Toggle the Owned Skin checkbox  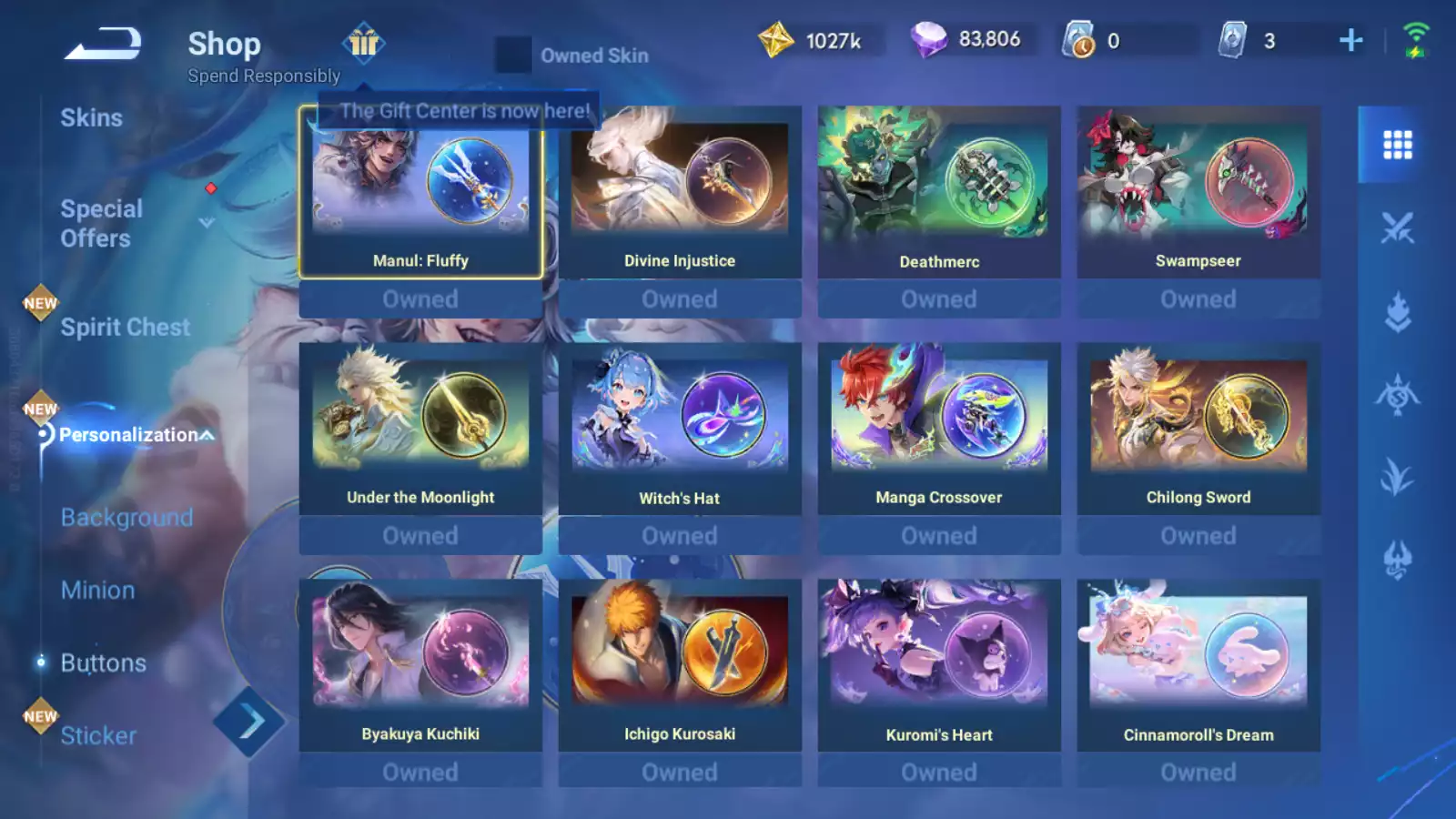click(513, 56)
